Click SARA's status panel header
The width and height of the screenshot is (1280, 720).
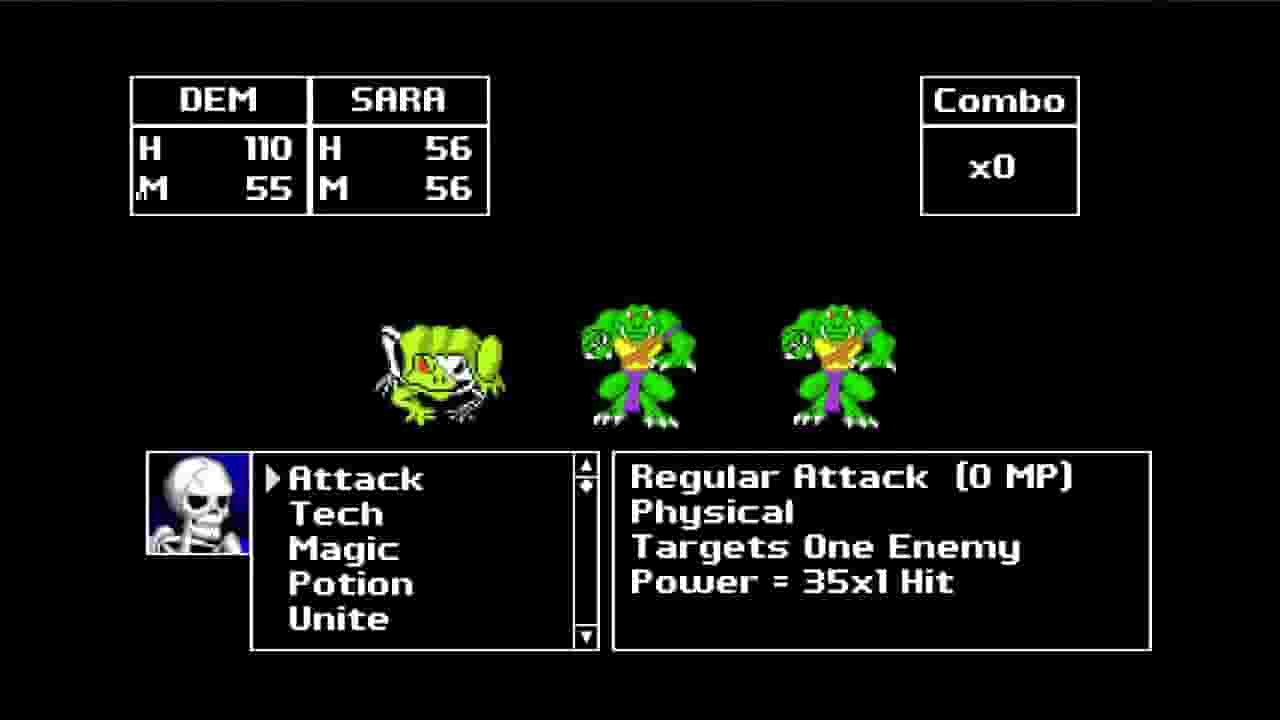point(399,100)
